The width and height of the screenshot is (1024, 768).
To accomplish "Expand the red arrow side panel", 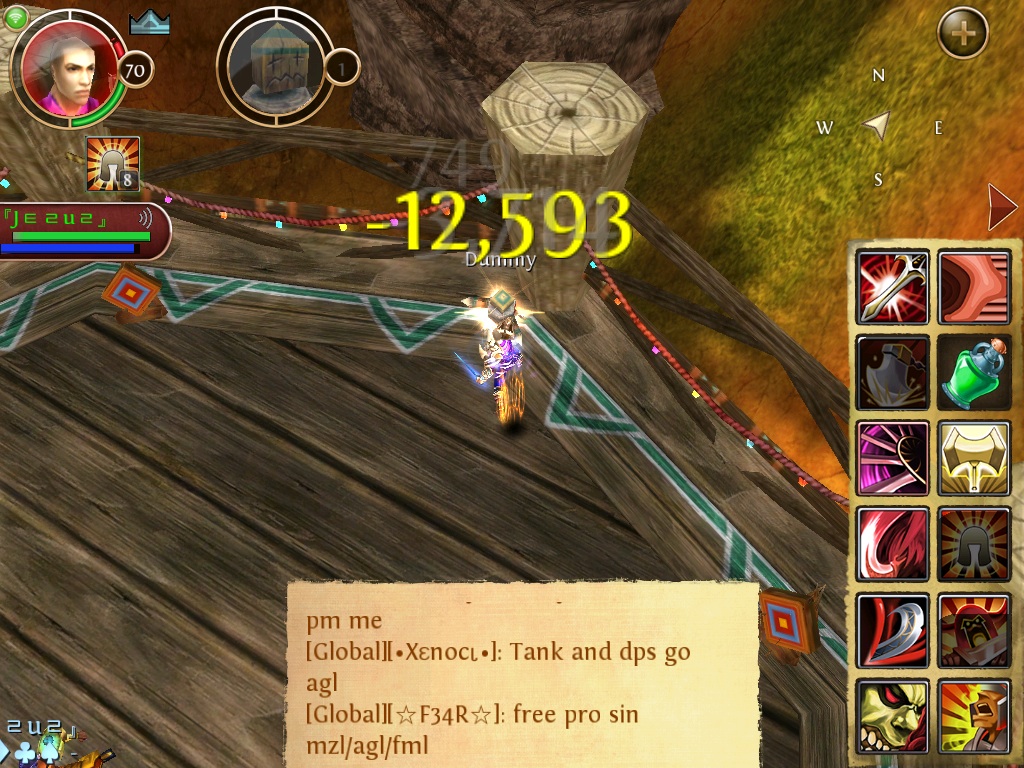I will coord(1001,208).
